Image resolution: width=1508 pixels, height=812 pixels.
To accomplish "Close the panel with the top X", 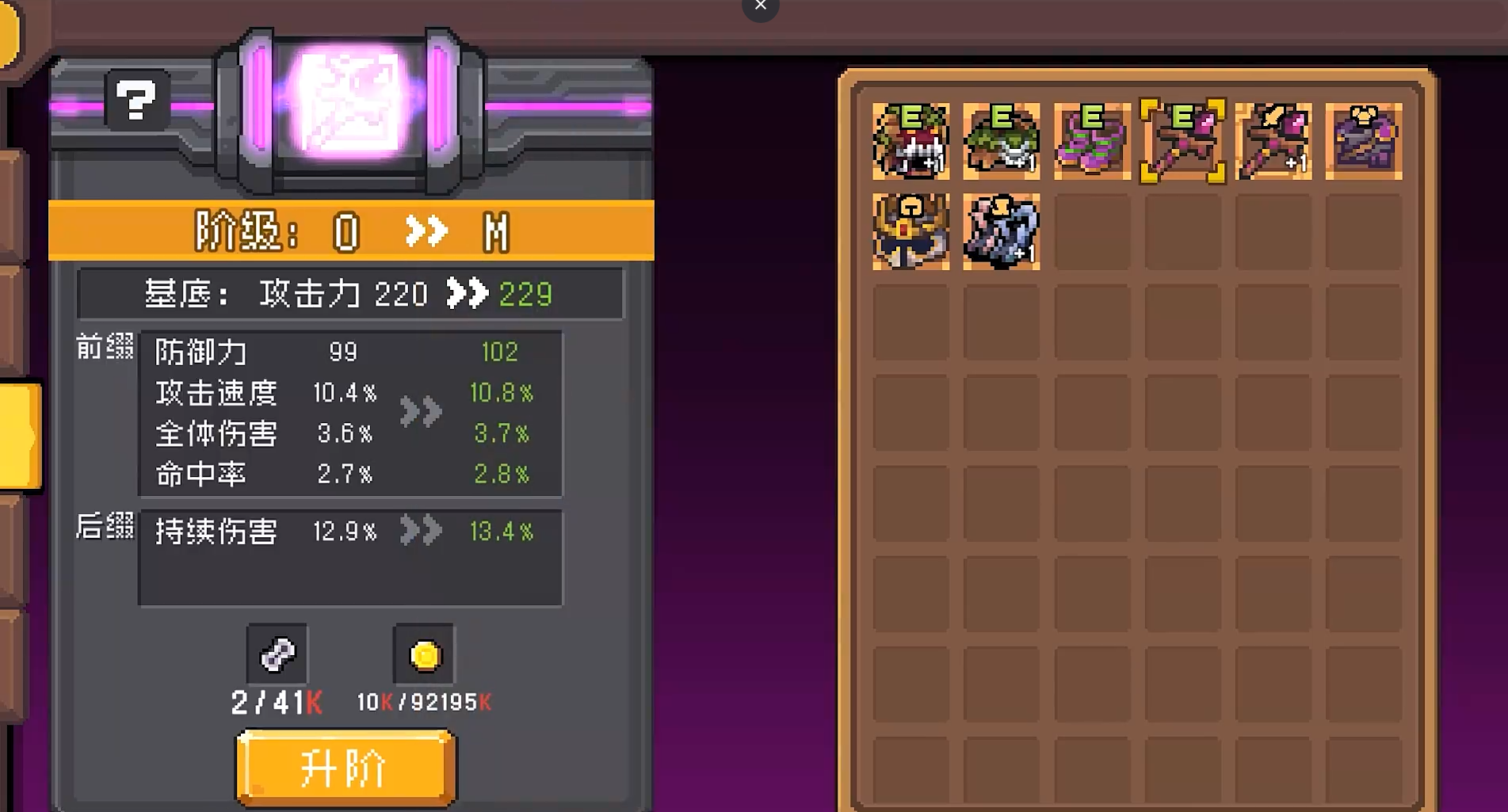I will 760,6.
